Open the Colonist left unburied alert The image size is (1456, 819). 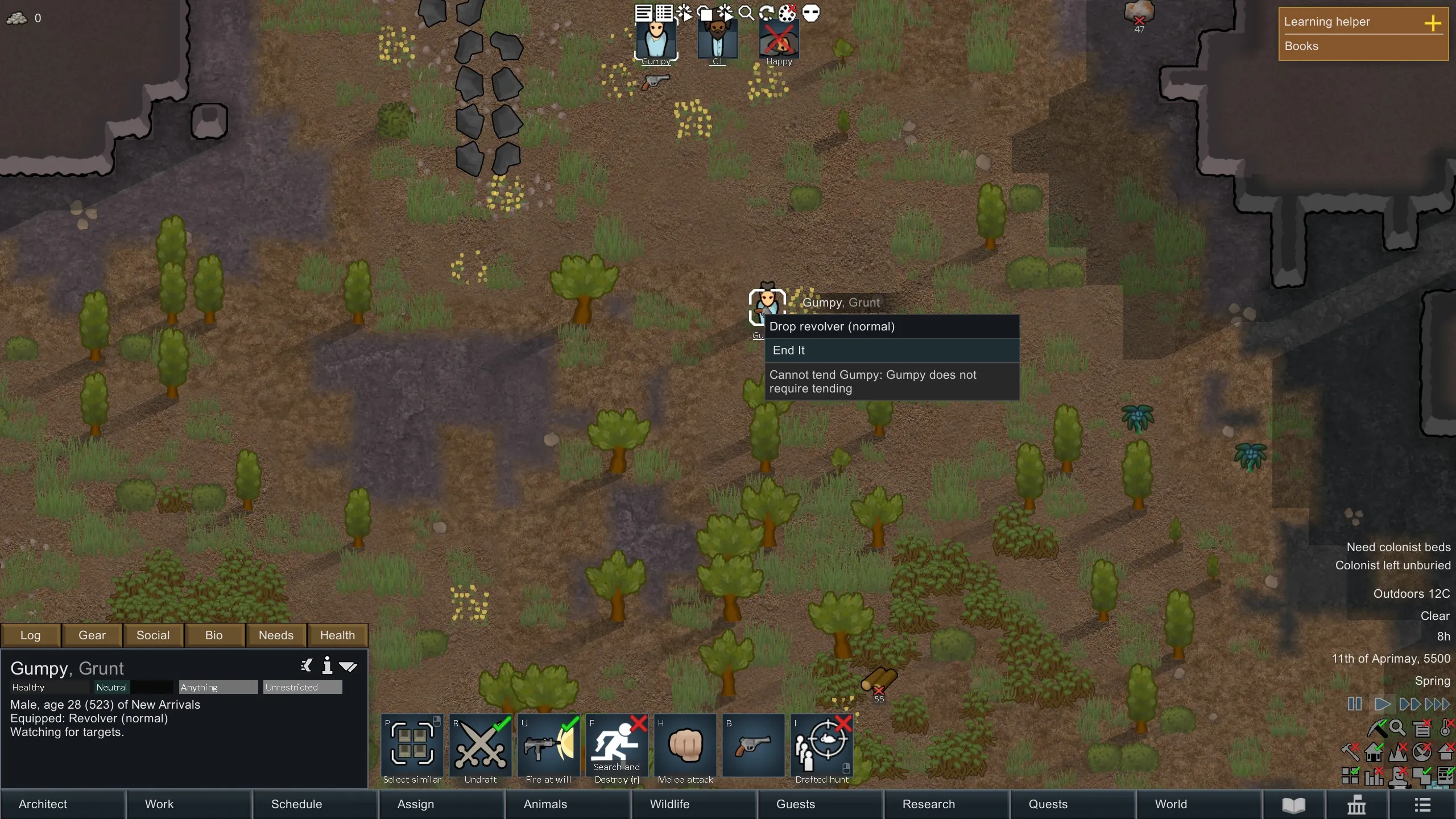(1392, 565)
